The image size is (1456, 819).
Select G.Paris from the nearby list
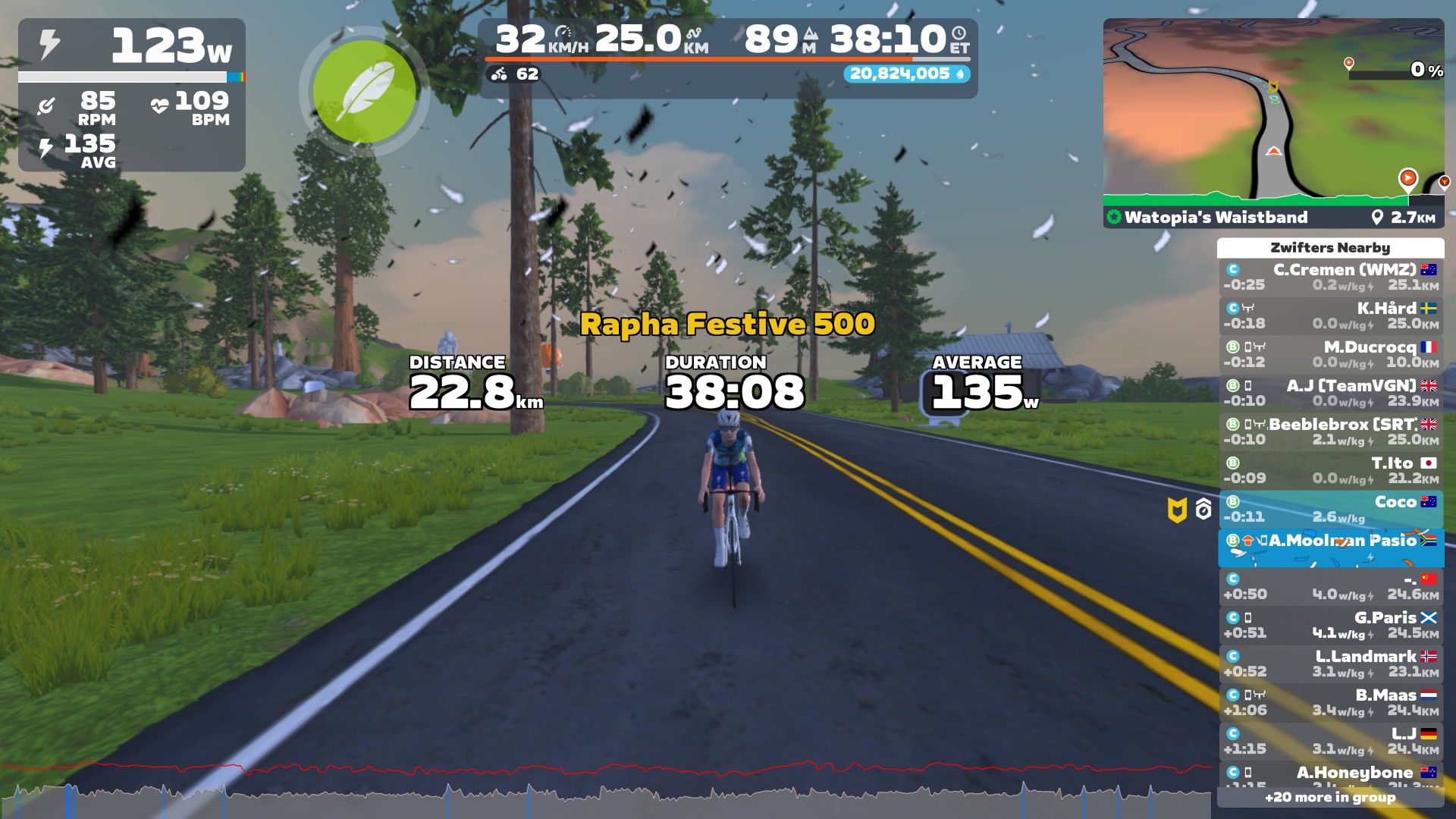pyautogui.click(x=1330, y=626)
